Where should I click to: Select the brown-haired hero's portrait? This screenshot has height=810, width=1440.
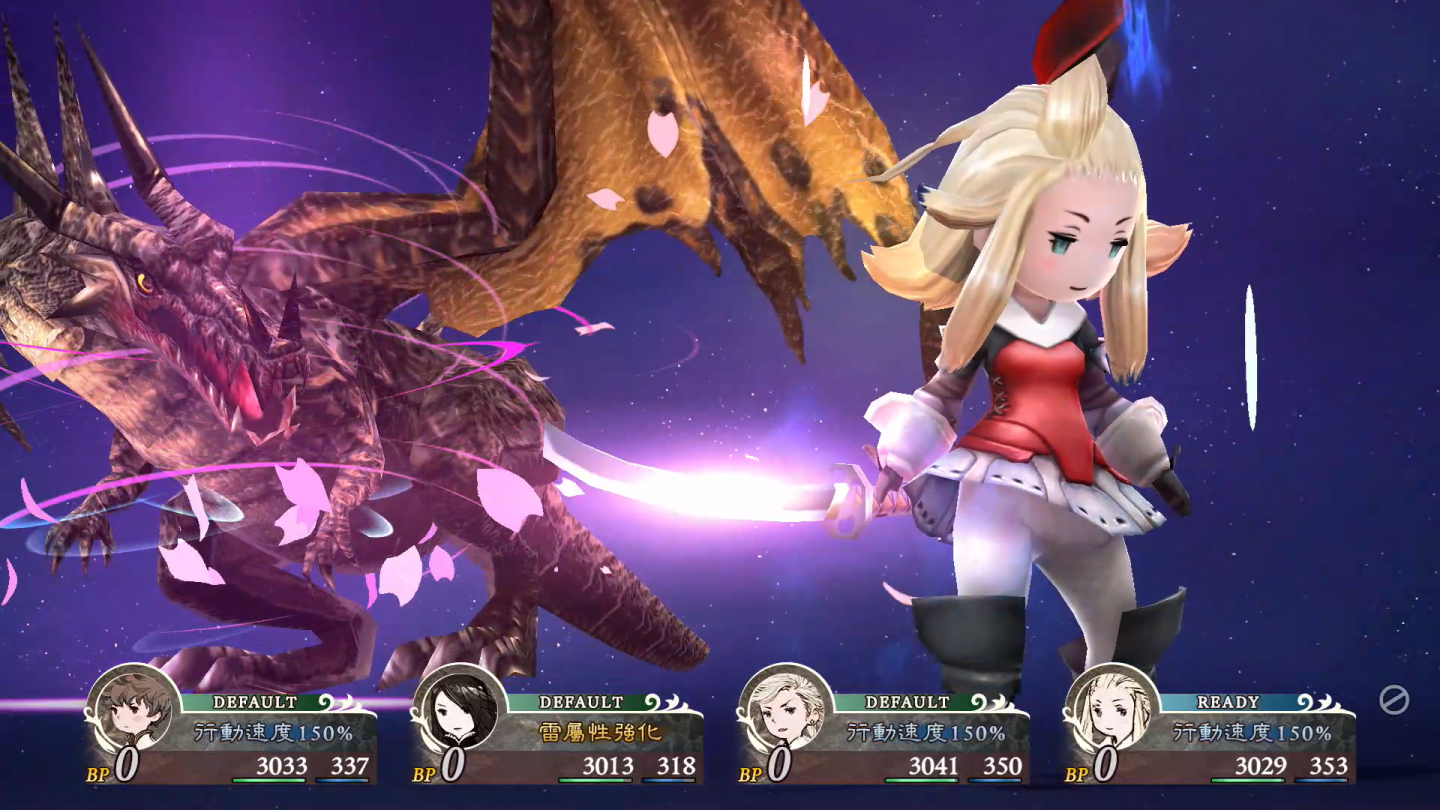coord(133,709)
